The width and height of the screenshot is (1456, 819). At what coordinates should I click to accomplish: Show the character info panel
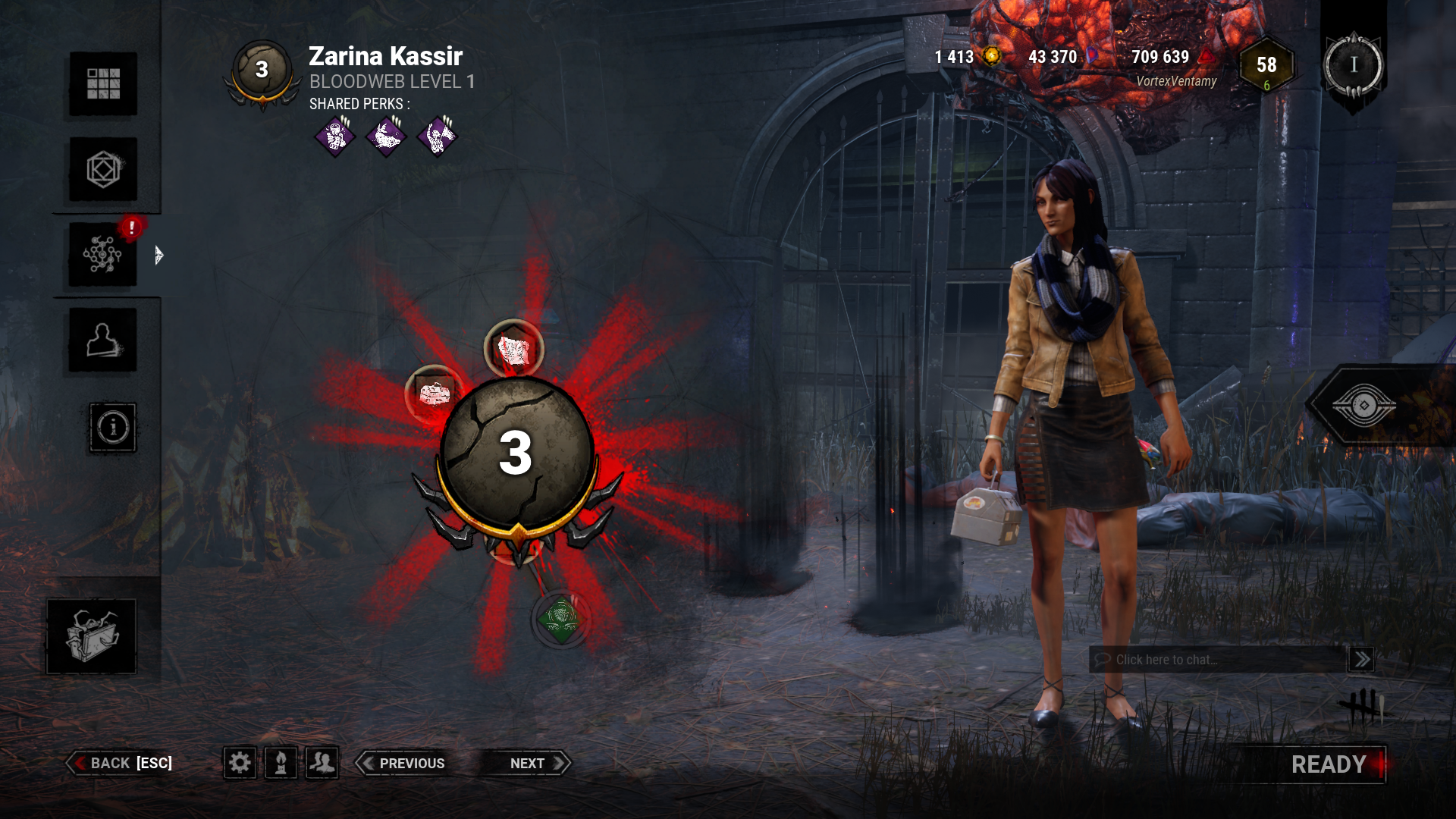tap(113, 428)
